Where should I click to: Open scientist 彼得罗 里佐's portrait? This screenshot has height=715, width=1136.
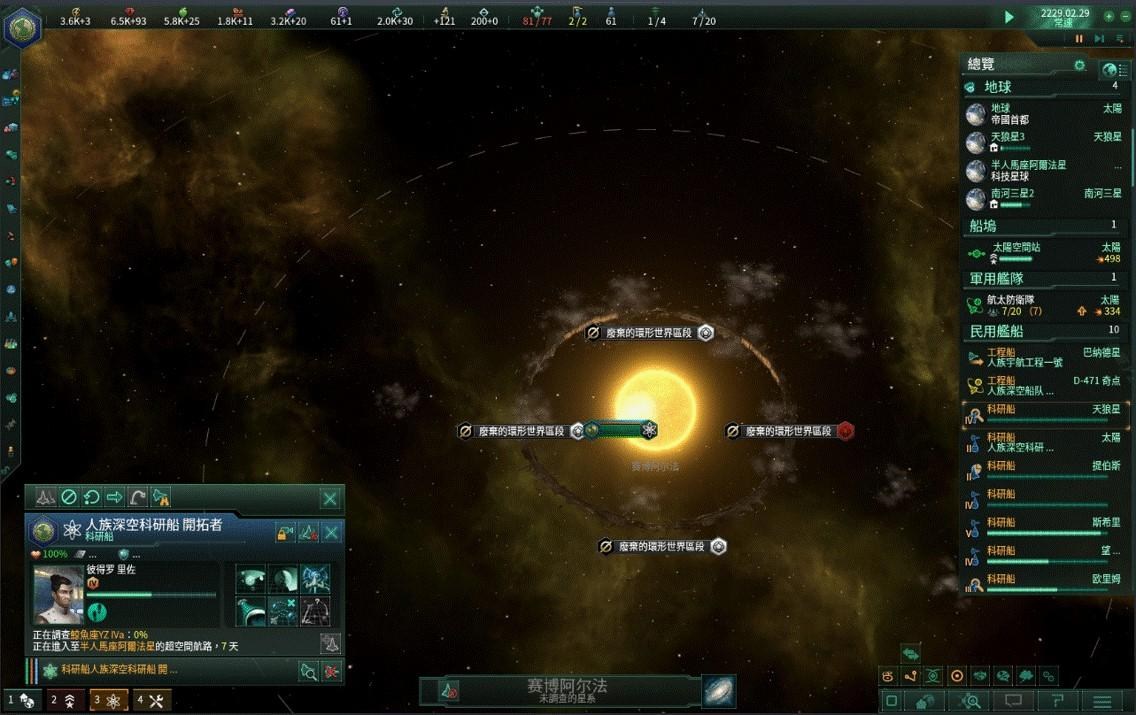tap(58, 594)
